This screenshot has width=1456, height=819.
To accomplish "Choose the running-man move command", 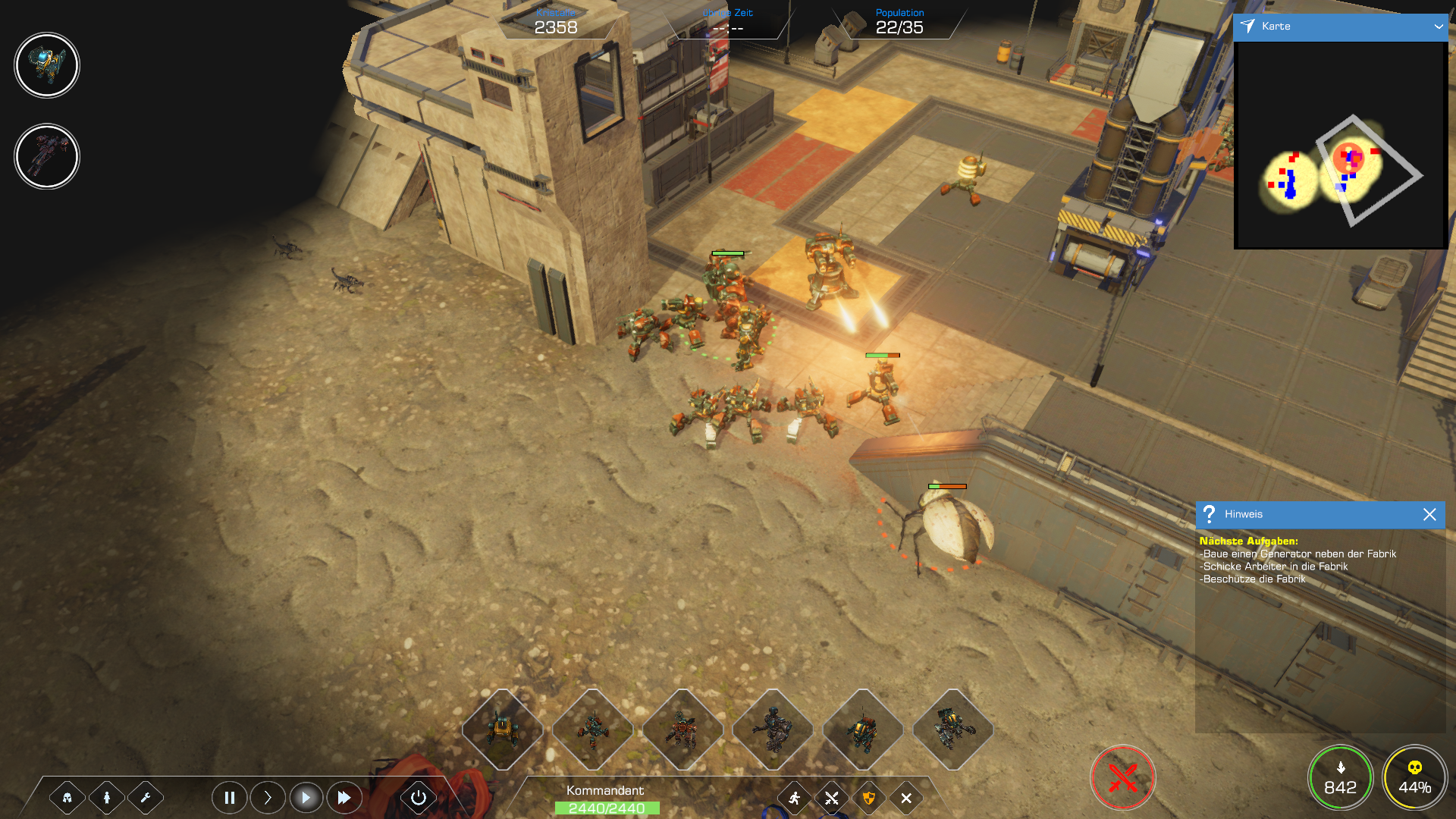I will [x=795, y=798].
